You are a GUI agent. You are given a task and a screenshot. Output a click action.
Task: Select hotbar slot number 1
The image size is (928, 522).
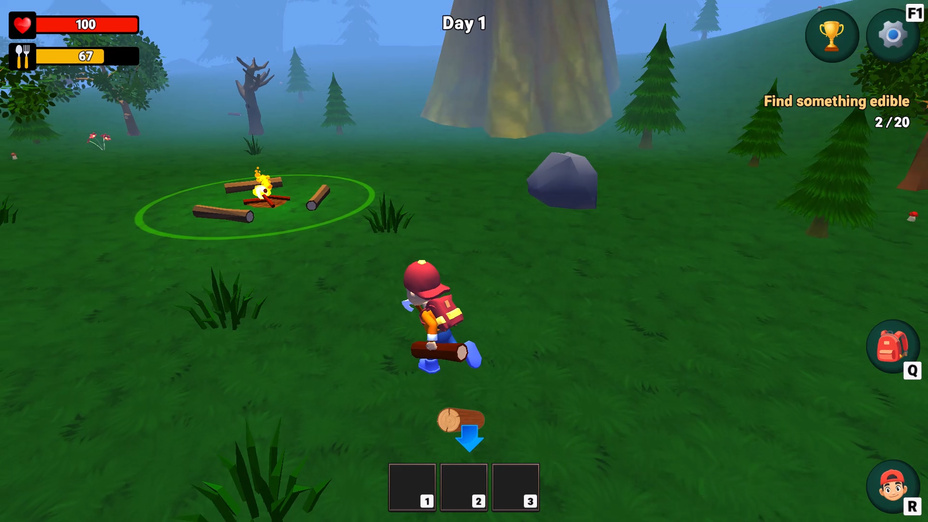(412, 487)
